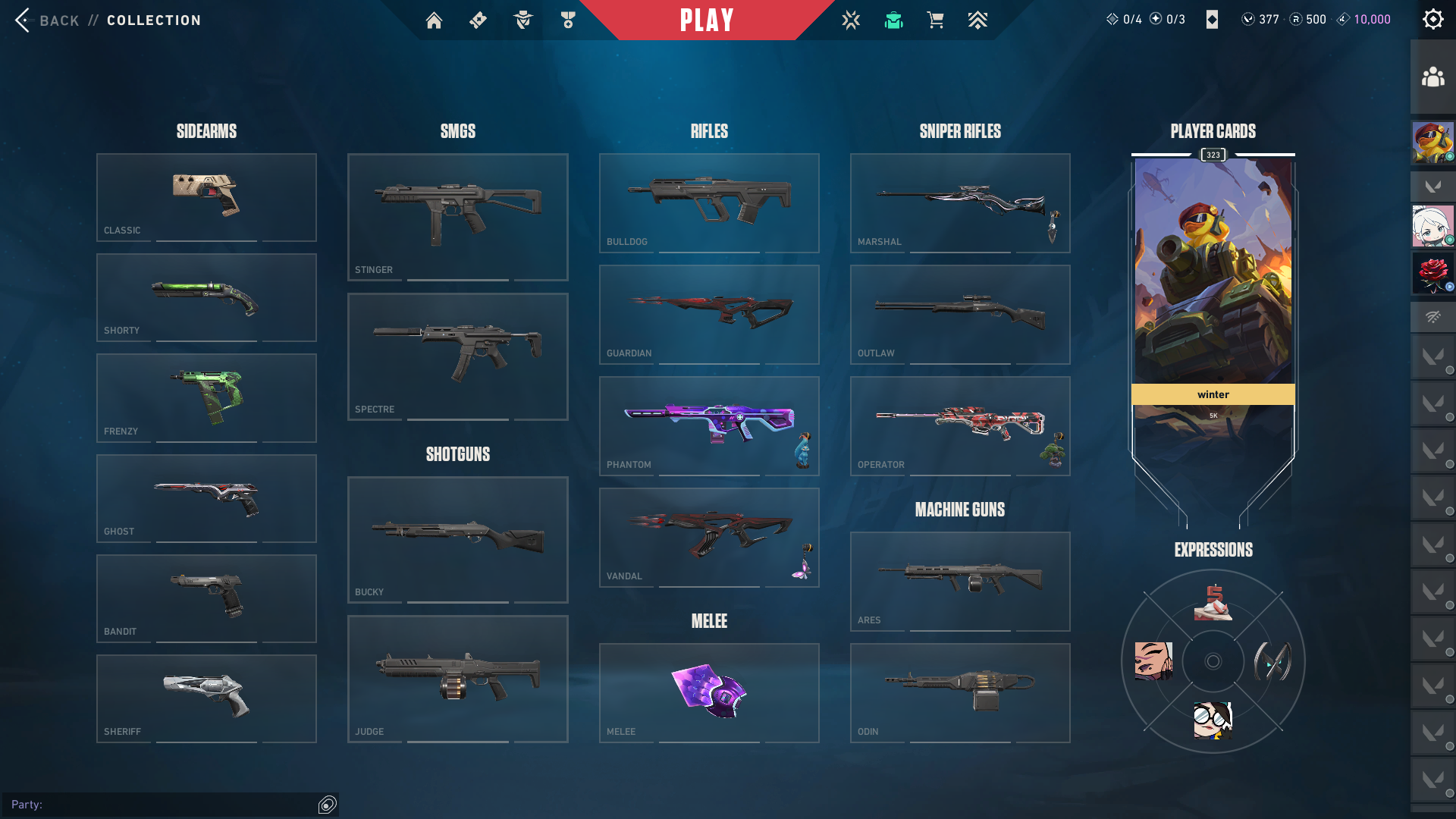Edit the 'winter' player title banner
This screenshot has height=819, width=1456.
pyautogui.click(x=1213, y=394)
